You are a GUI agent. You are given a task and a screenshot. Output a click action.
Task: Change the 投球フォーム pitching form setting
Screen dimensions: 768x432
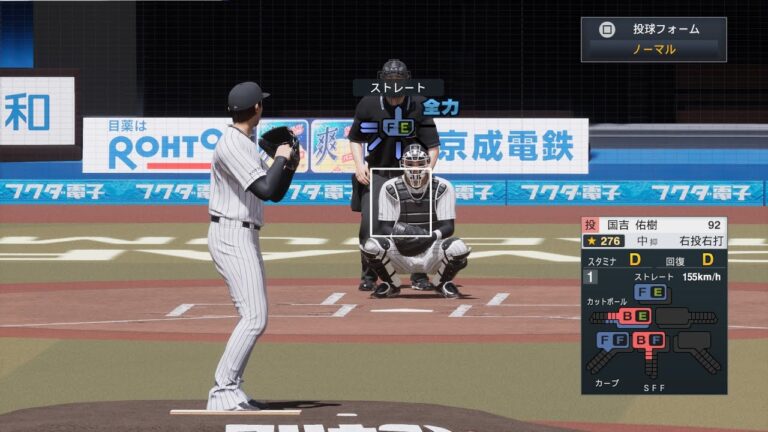tap(653, 39)
